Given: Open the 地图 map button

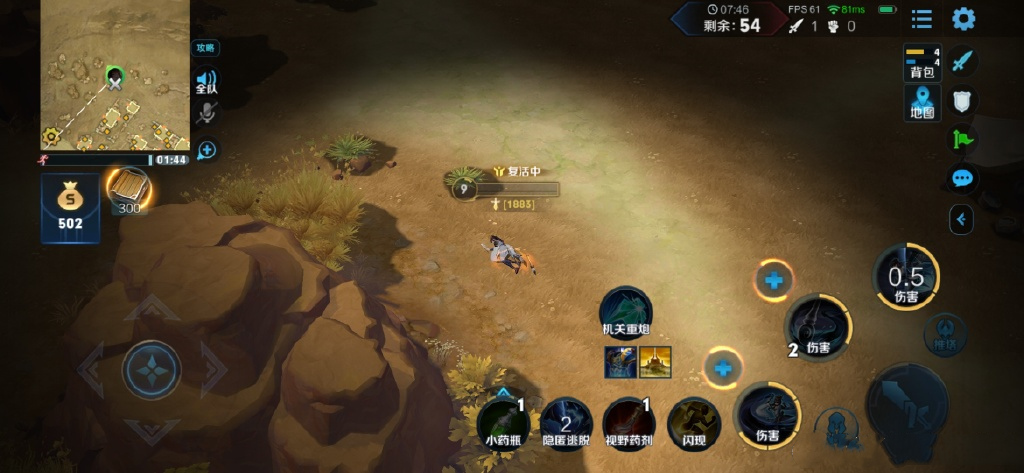Looking at the screenshot, I should coord(922,102).
